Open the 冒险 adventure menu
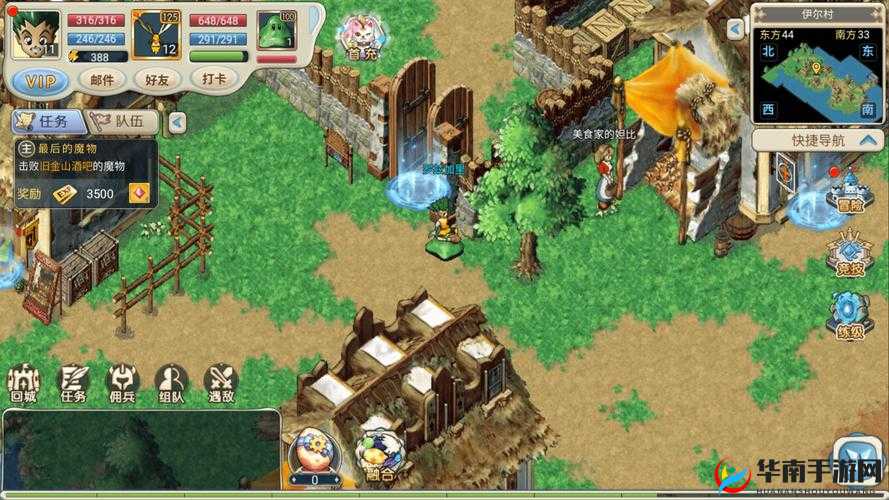 point(850,190)
